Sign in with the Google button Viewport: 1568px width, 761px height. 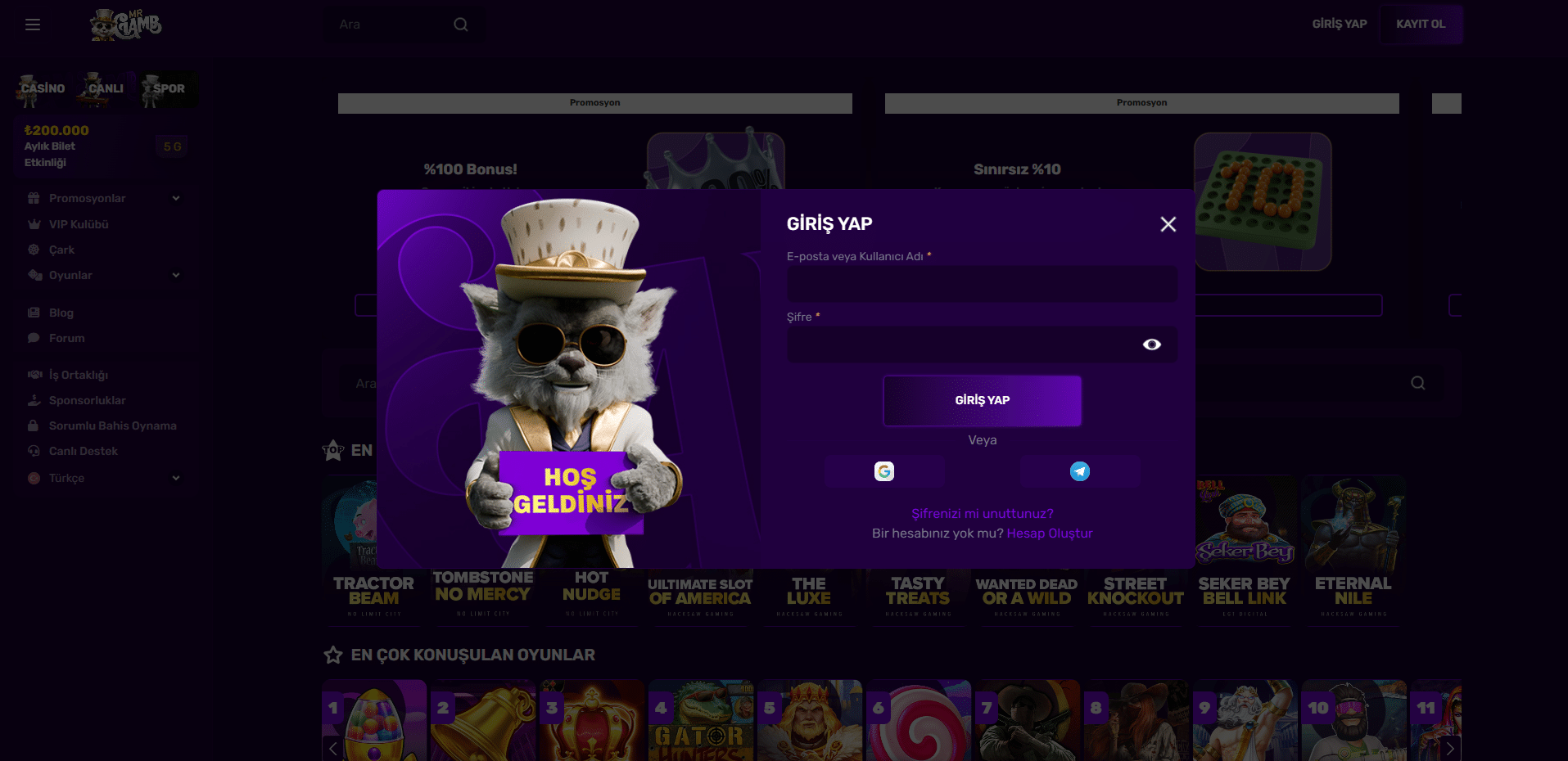(884, 471)
